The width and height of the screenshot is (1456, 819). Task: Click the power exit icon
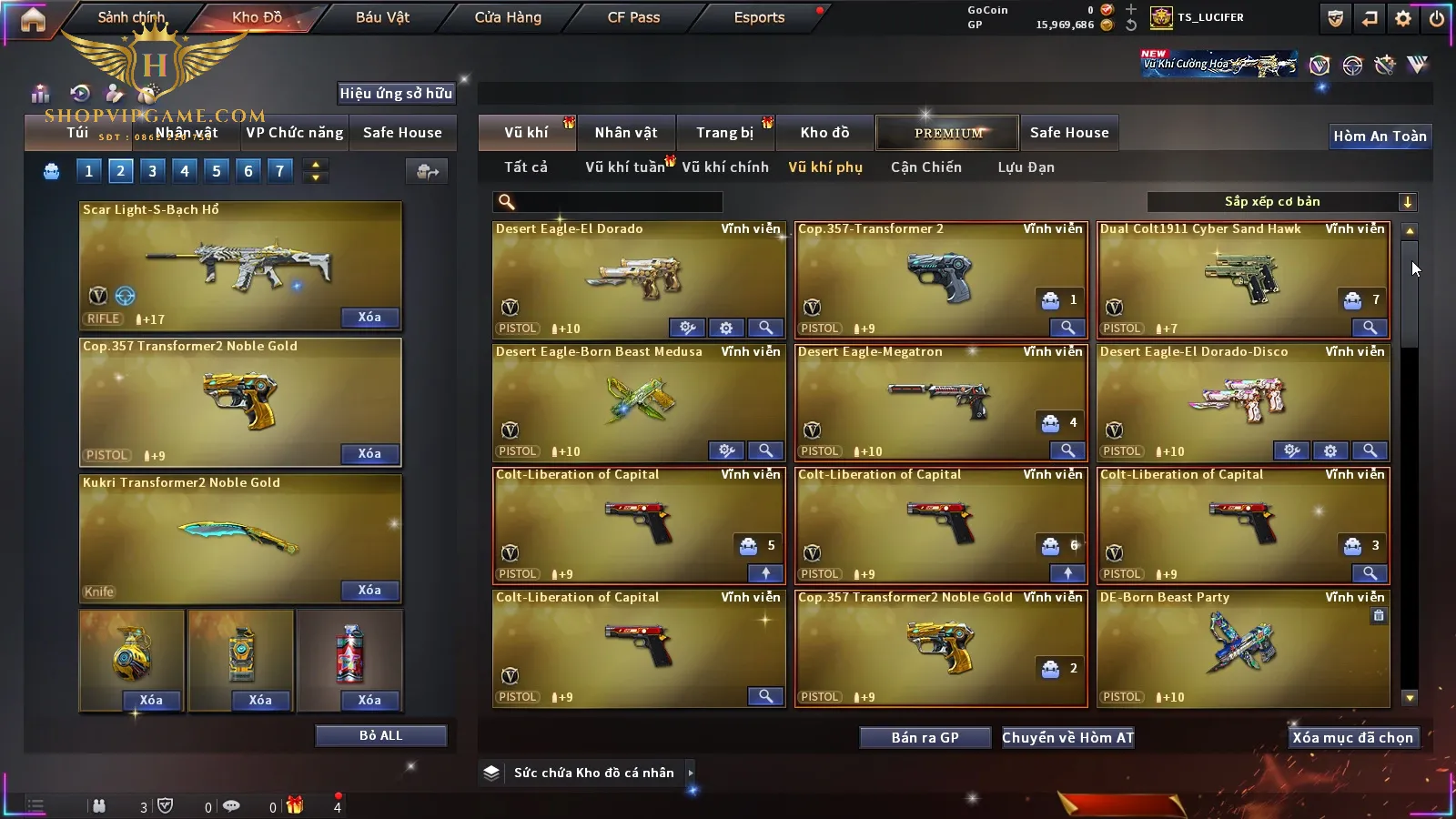pos(1437,18)
